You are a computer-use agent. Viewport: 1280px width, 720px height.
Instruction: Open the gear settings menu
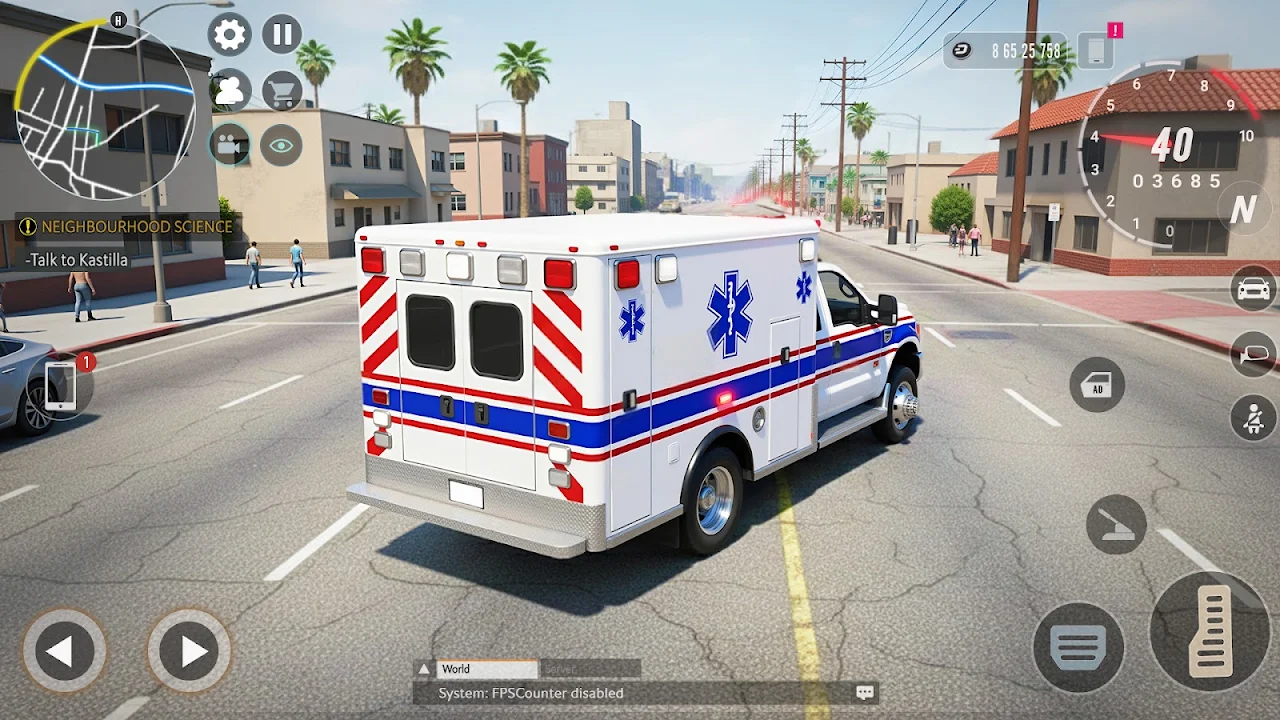click(x=229, y=35)
